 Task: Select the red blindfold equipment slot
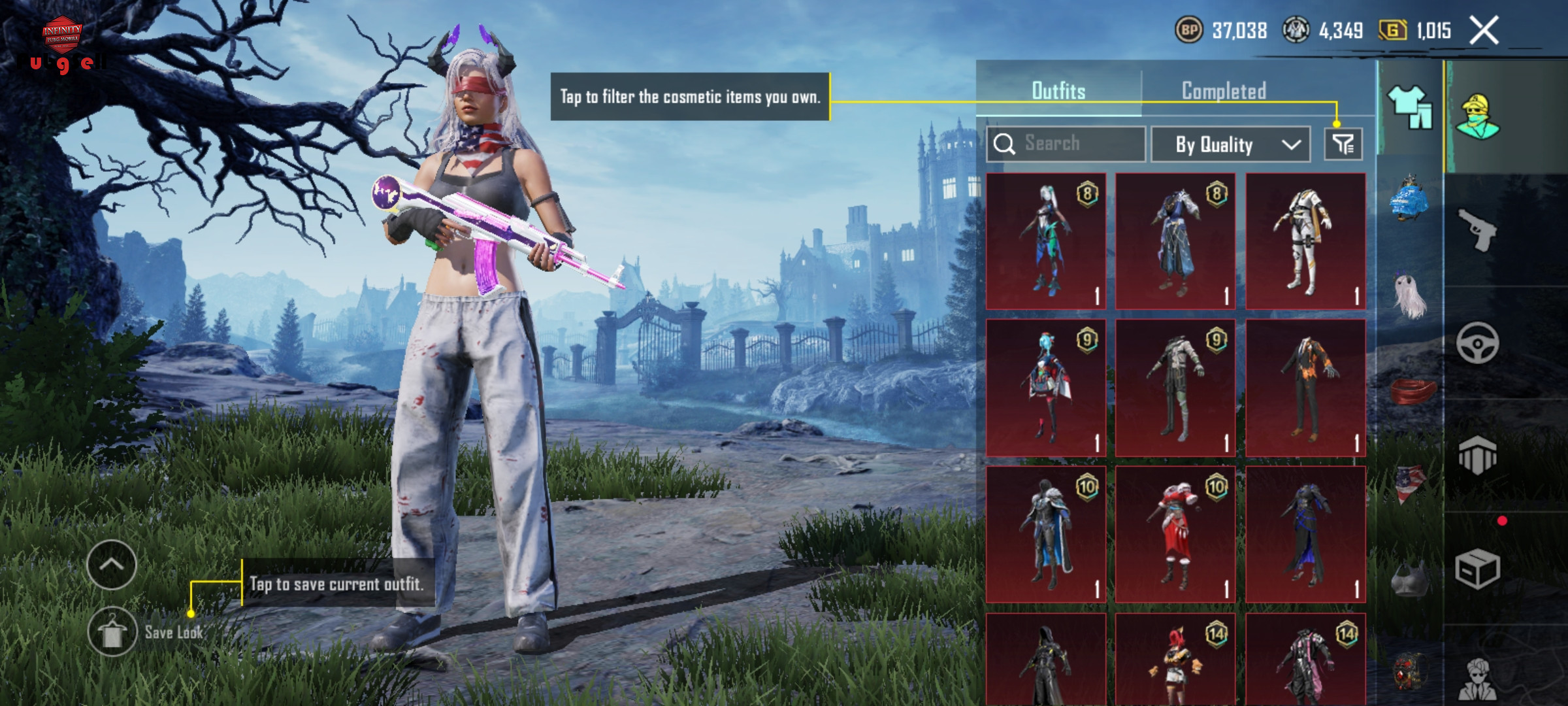pos(1411,391)
